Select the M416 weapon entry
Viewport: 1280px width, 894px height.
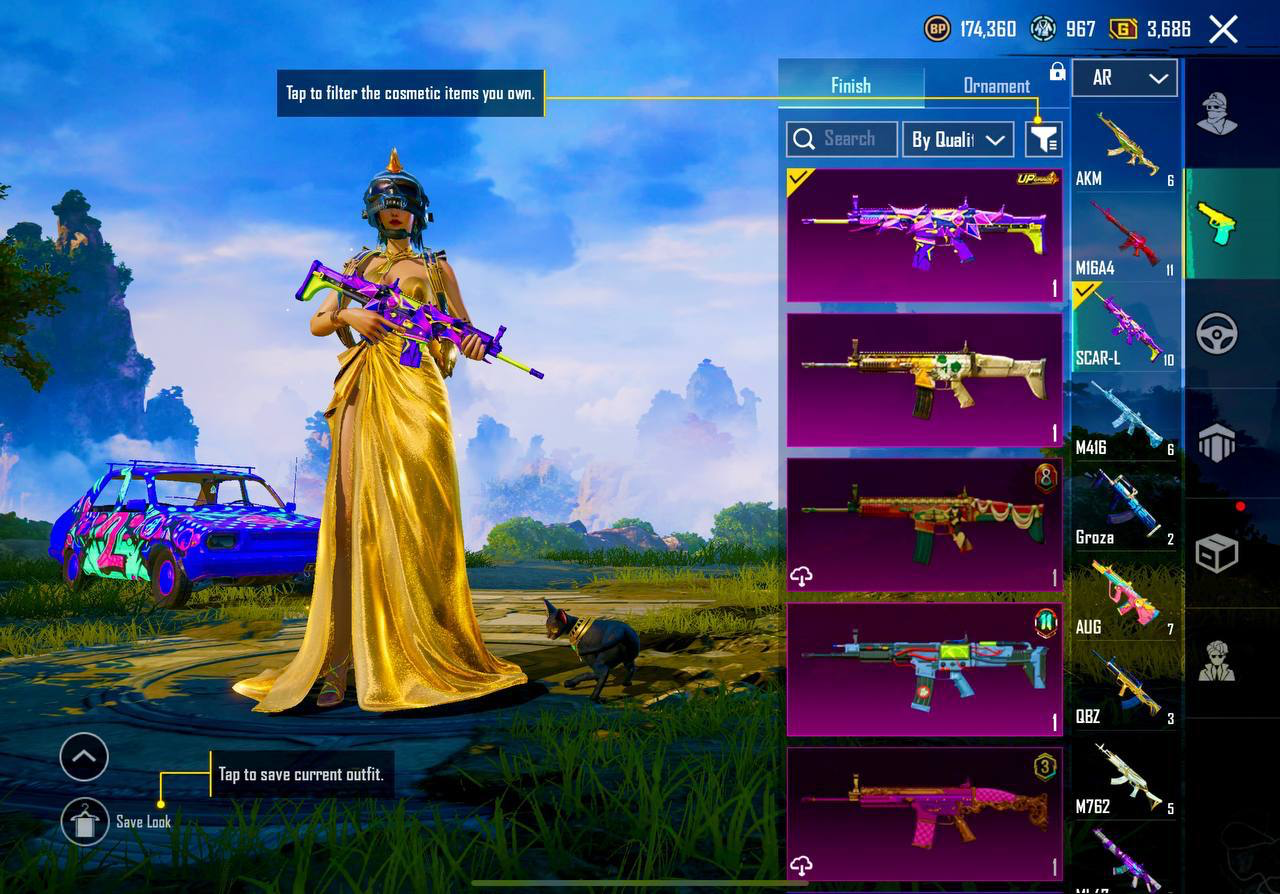click(1125, 417)
